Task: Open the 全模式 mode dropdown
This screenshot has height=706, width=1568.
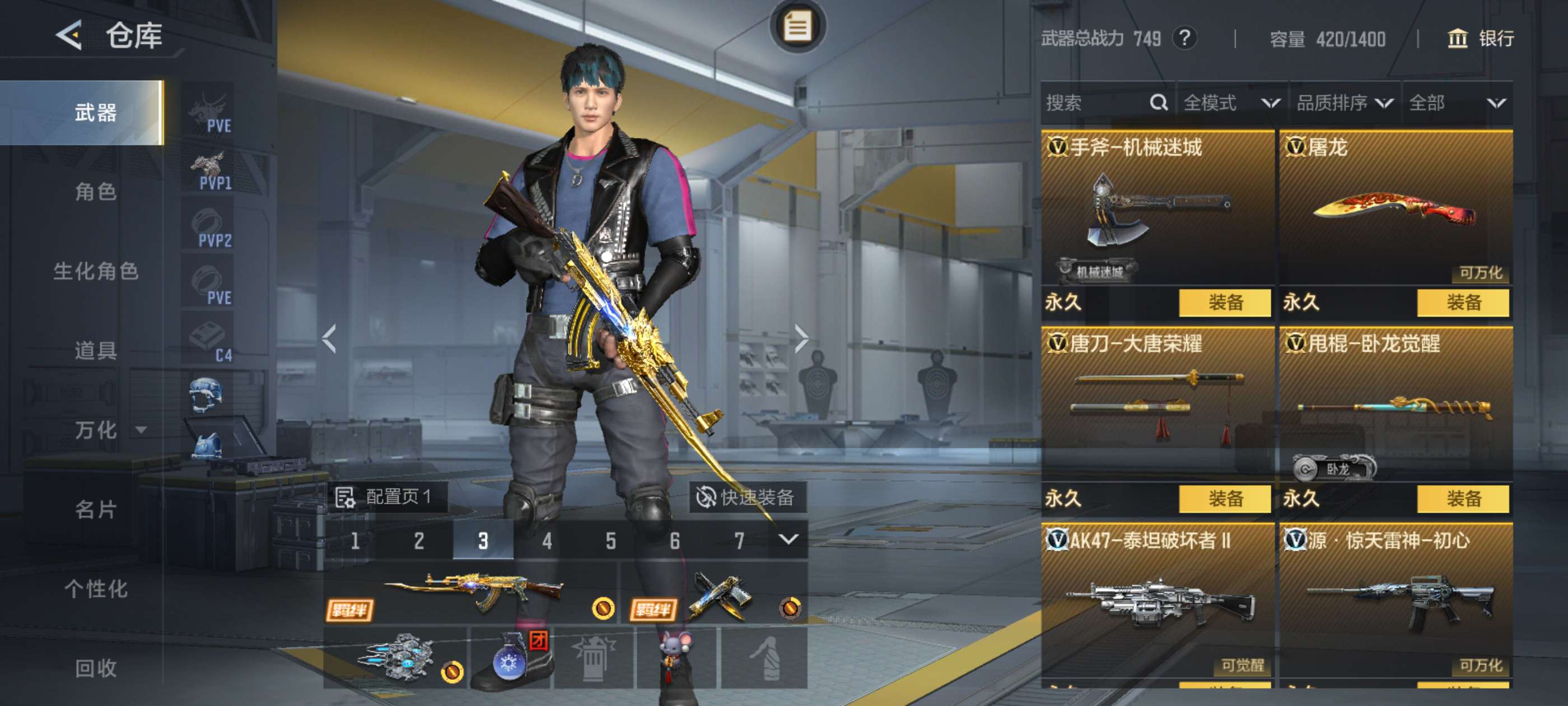Action: (x=1231, y=103)
